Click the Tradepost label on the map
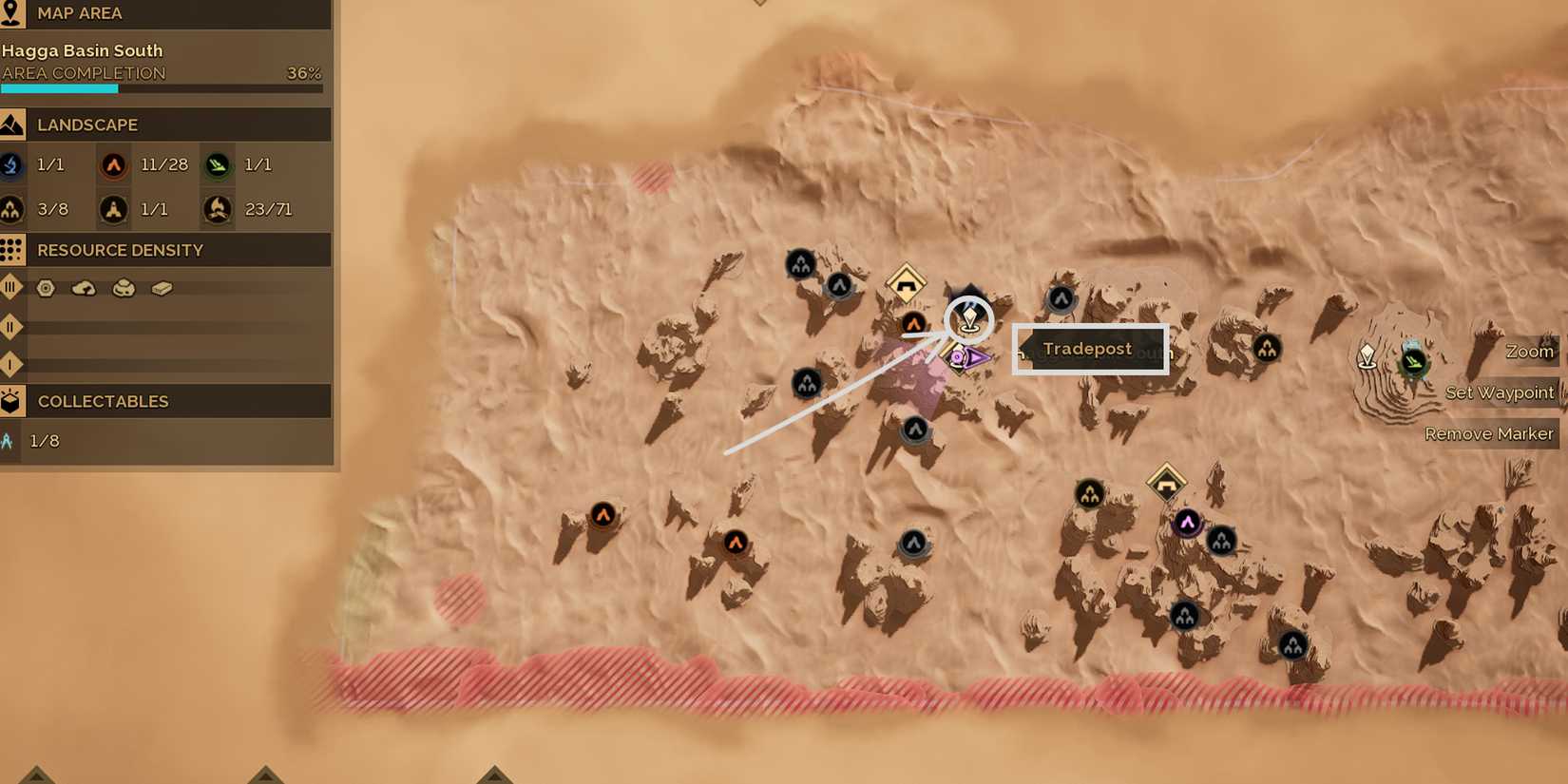 pyautogui.click(x=1089, y=349)
